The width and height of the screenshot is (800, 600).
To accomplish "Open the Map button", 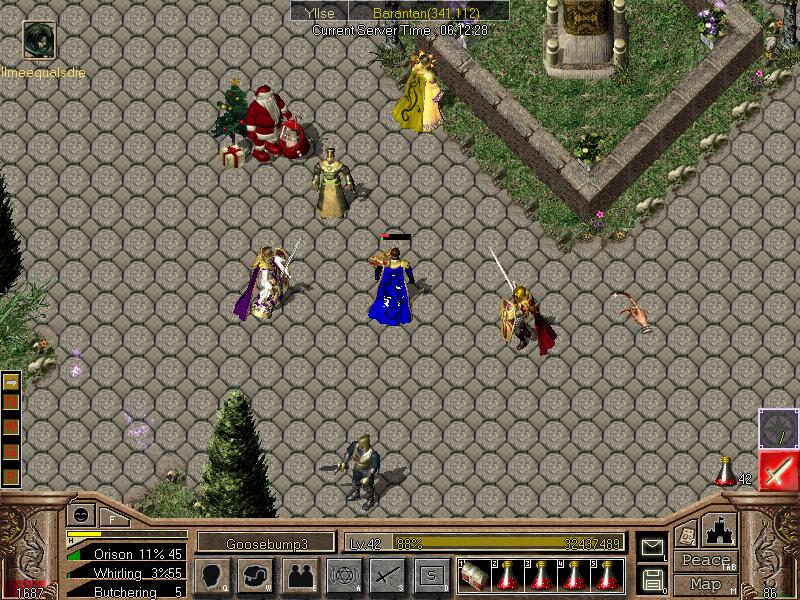I will click(x=705, y=584).
